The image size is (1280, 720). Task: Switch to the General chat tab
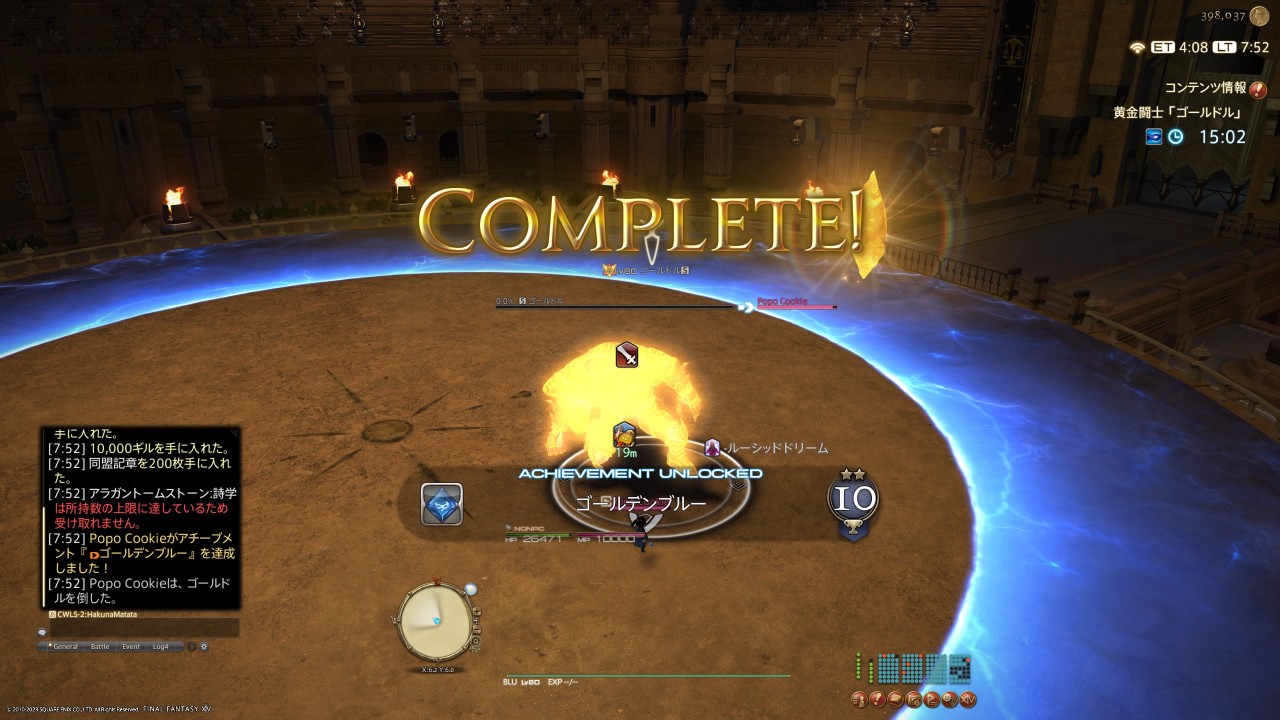tap(64, 647)
